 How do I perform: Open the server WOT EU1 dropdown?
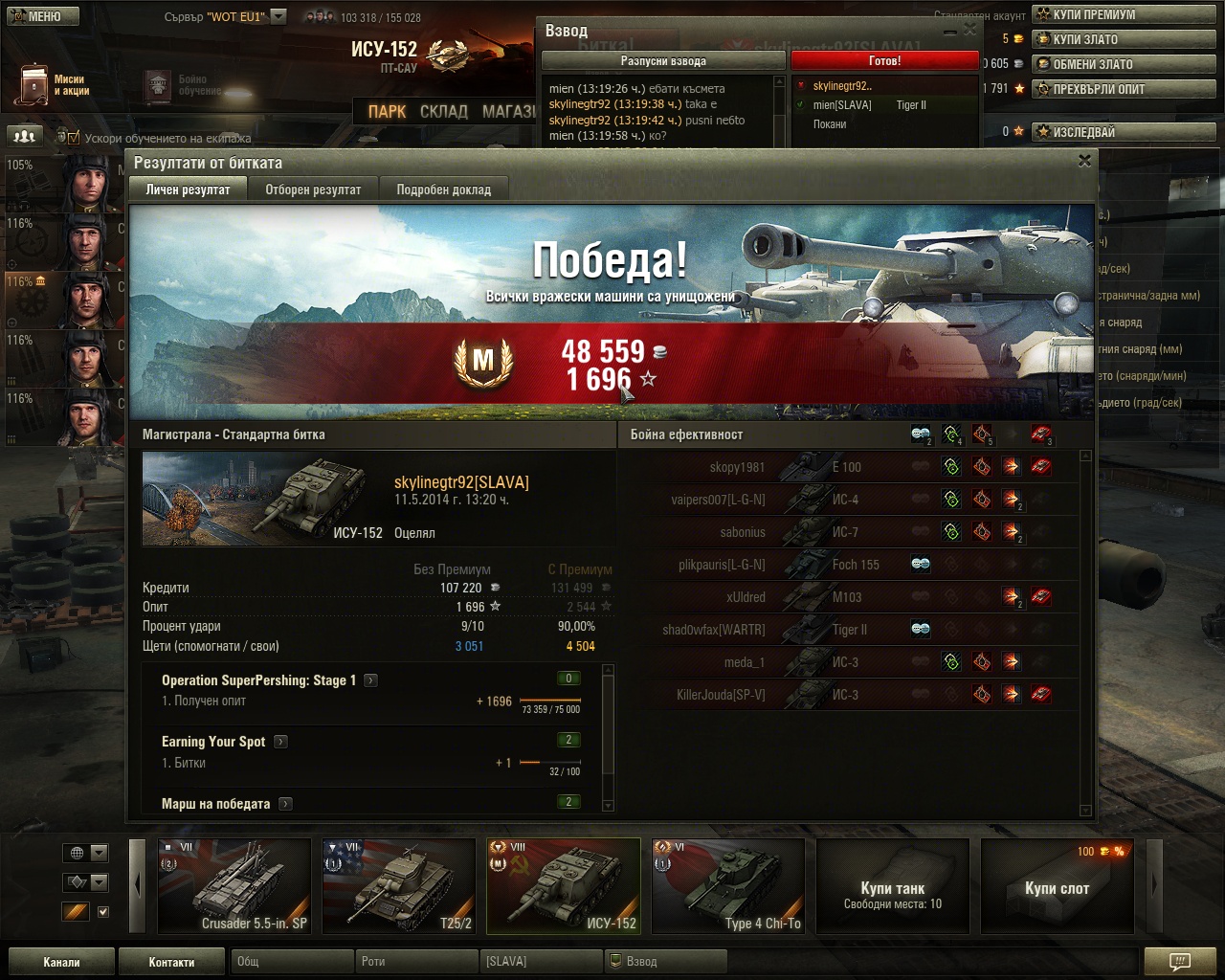coord(278,16)
